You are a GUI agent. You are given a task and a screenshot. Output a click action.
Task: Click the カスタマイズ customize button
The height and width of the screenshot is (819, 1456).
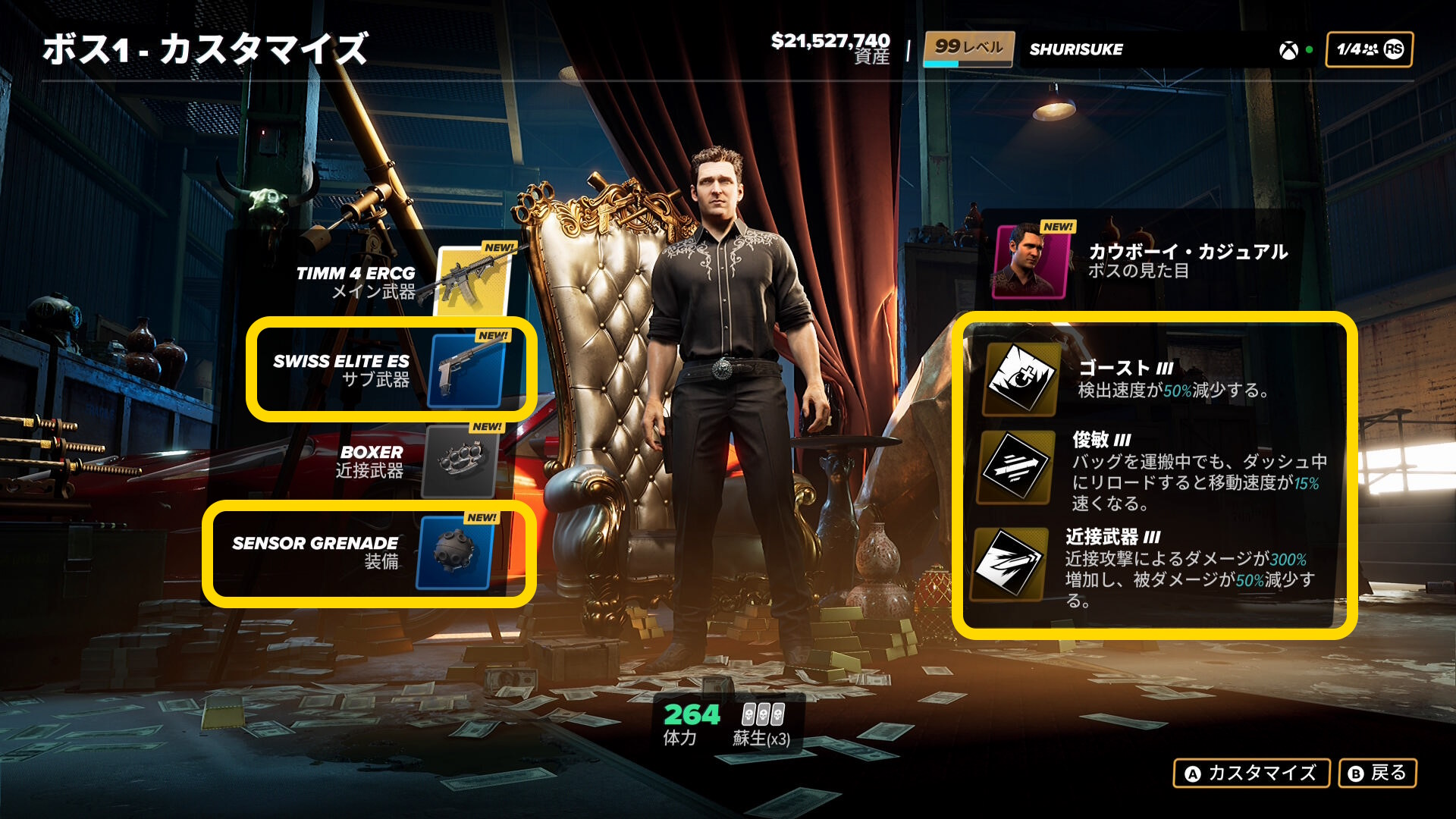point(1251,773)
